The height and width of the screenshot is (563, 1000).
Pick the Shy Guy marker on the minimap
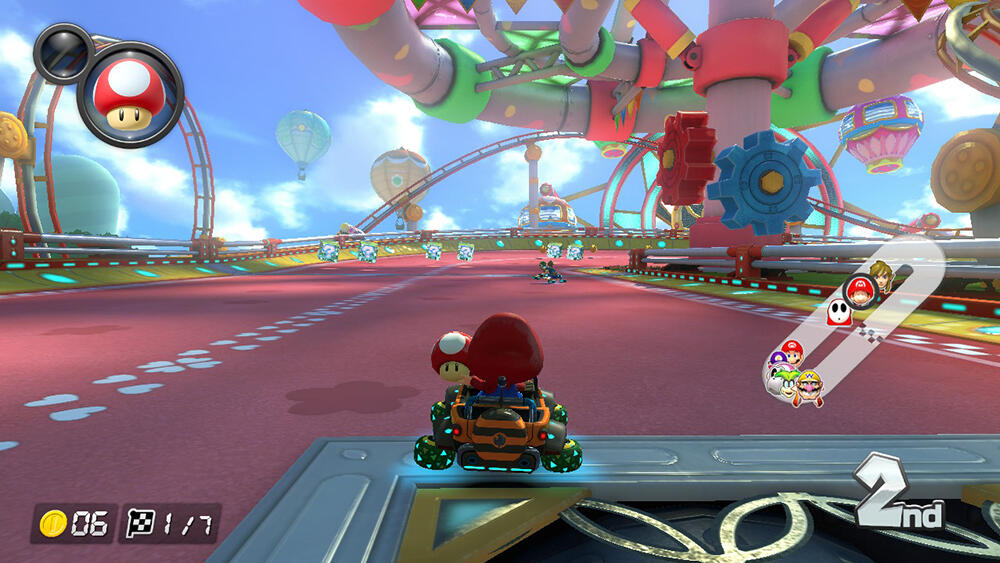840,314
